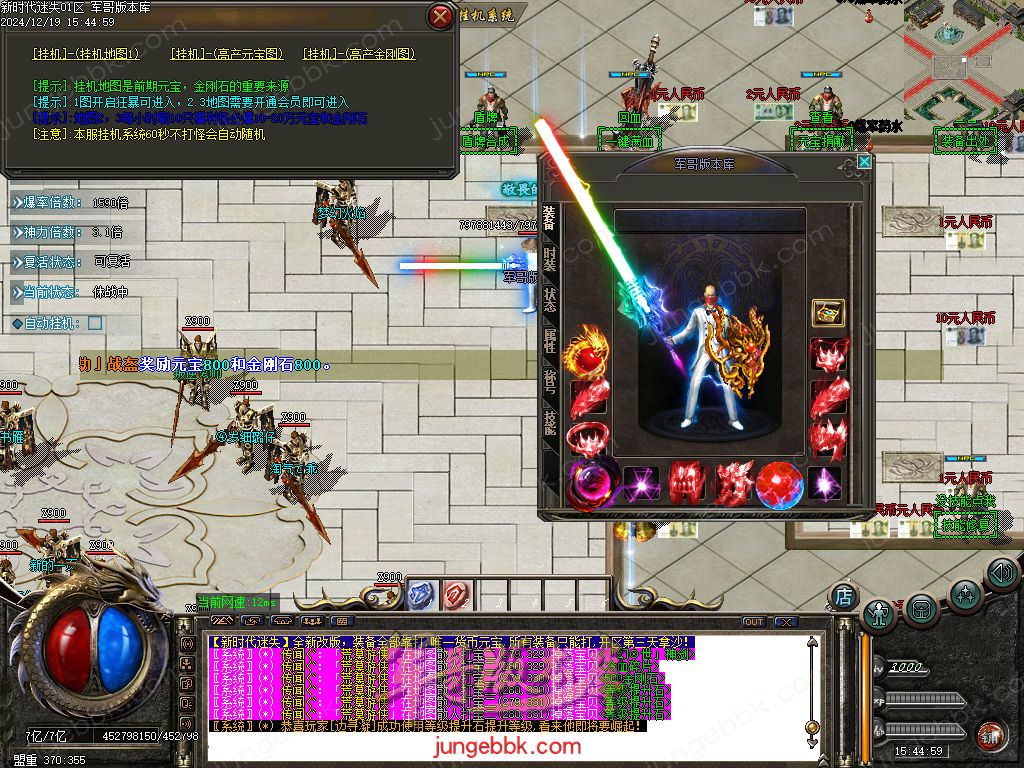The width and height of the screenshot is (1024, 768).
Task: Open the 店 shop button
Action: (844, 596)
